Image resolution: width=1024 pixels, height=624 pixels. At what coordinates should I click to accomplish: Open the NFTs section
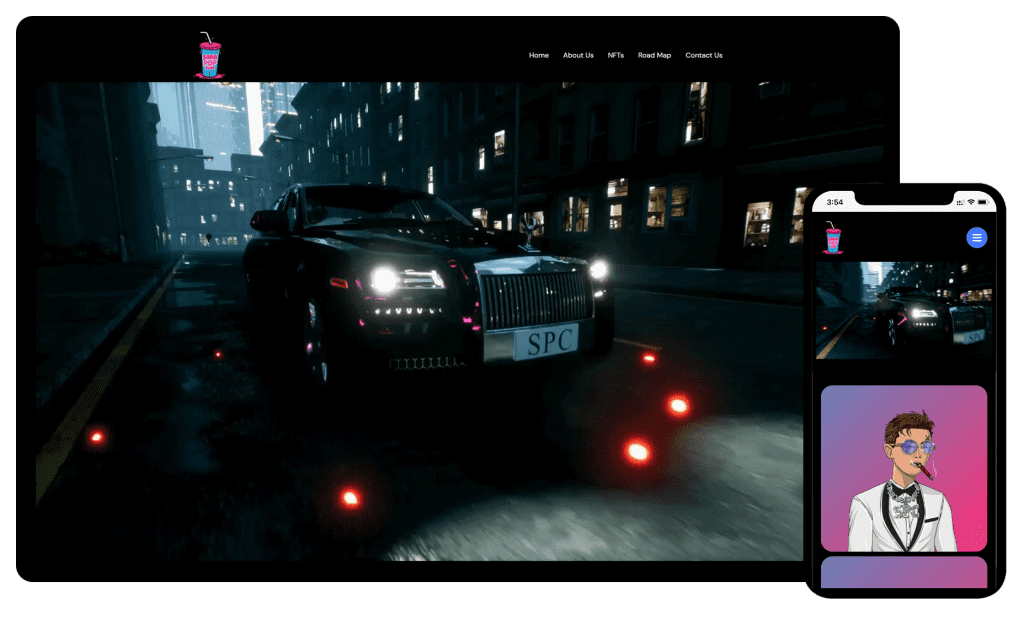click(616, 55)
